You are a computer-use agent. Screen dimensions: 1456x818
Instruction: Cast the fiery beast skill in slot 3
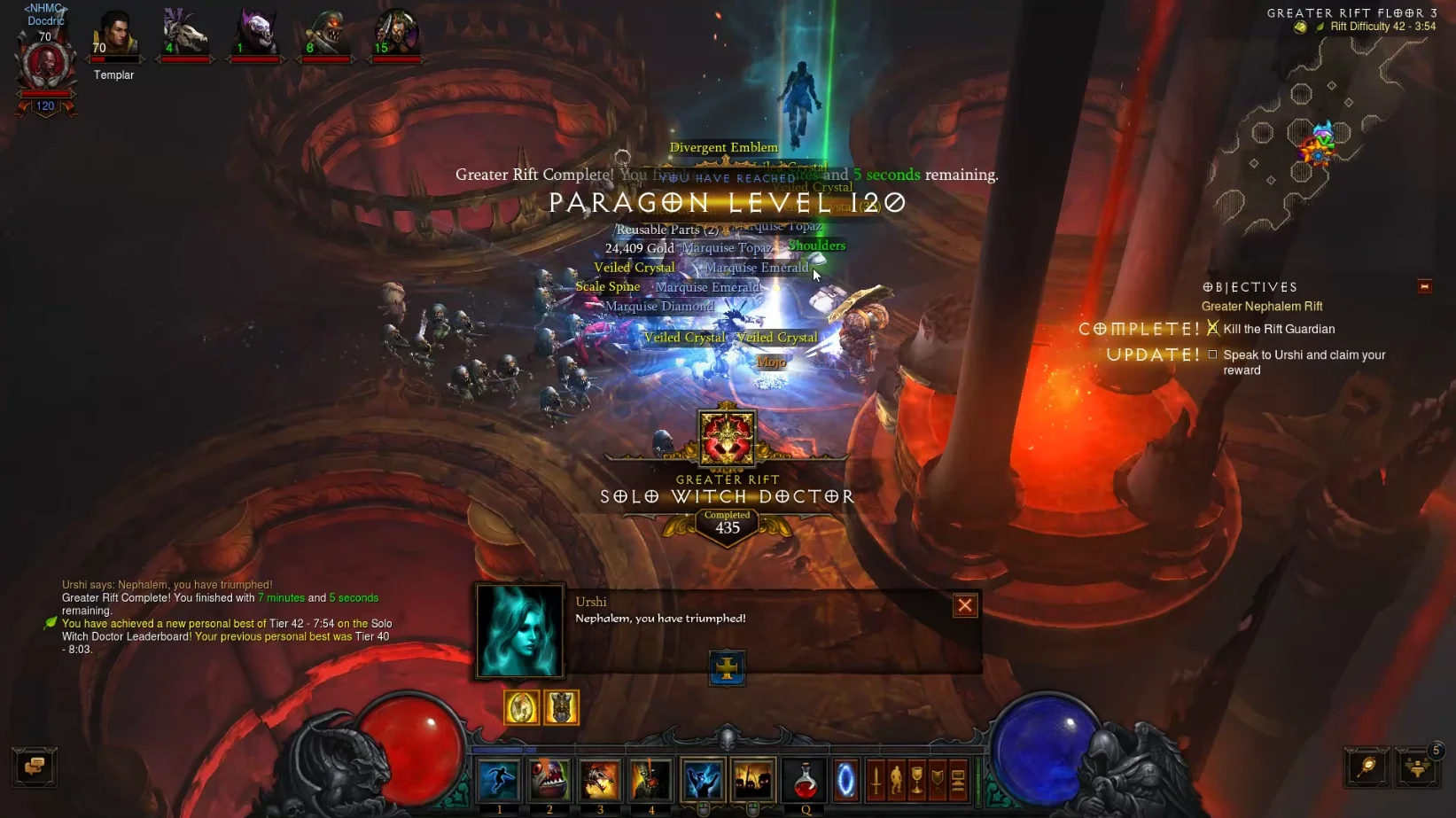tap(600, 780)
